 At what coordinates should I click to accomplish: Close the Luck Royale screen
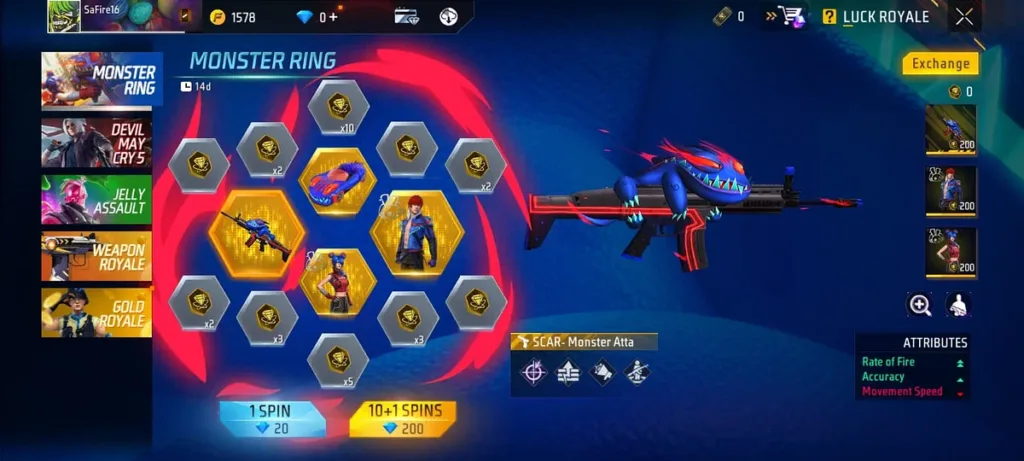(964, 16)
